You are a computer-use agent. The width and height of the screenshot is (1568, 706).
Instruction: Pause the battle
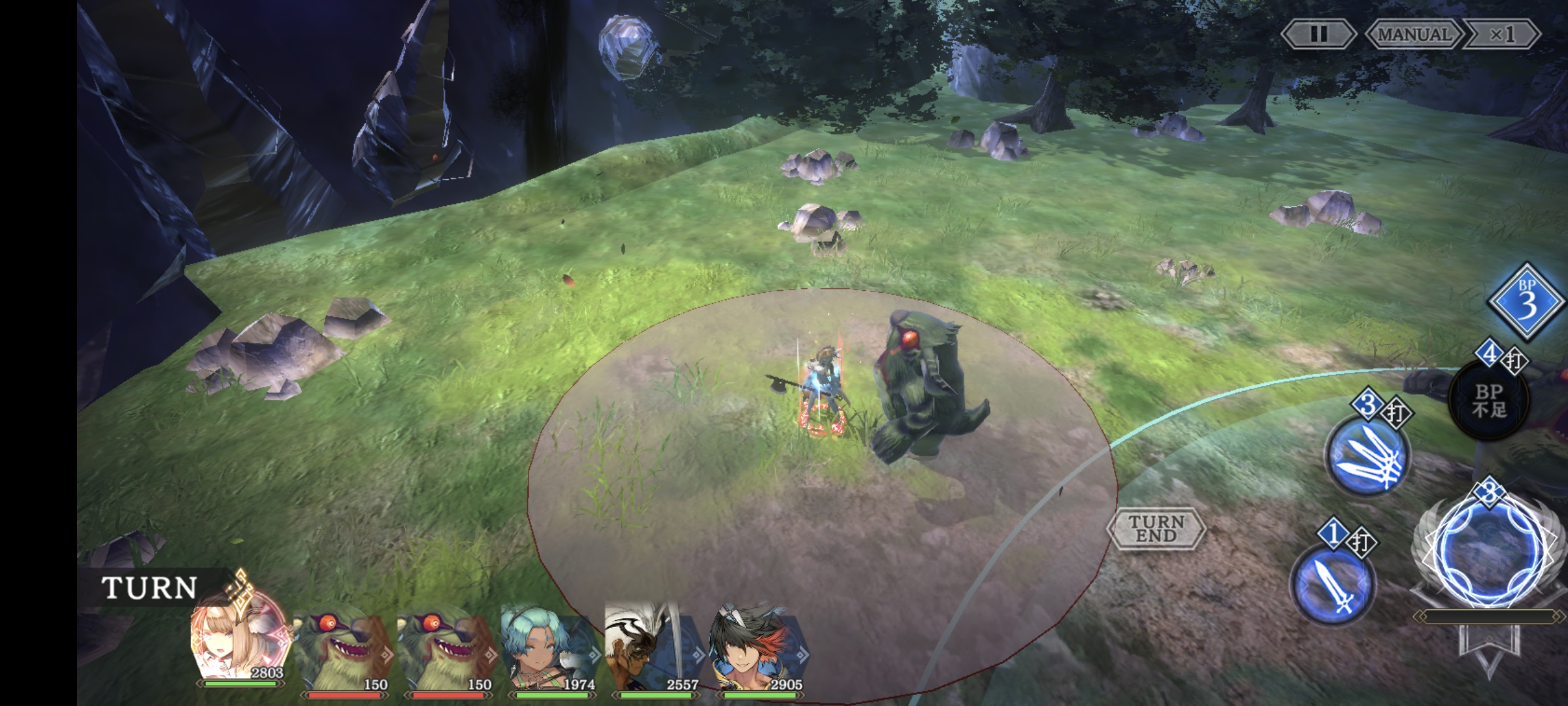coord(1318,34)
